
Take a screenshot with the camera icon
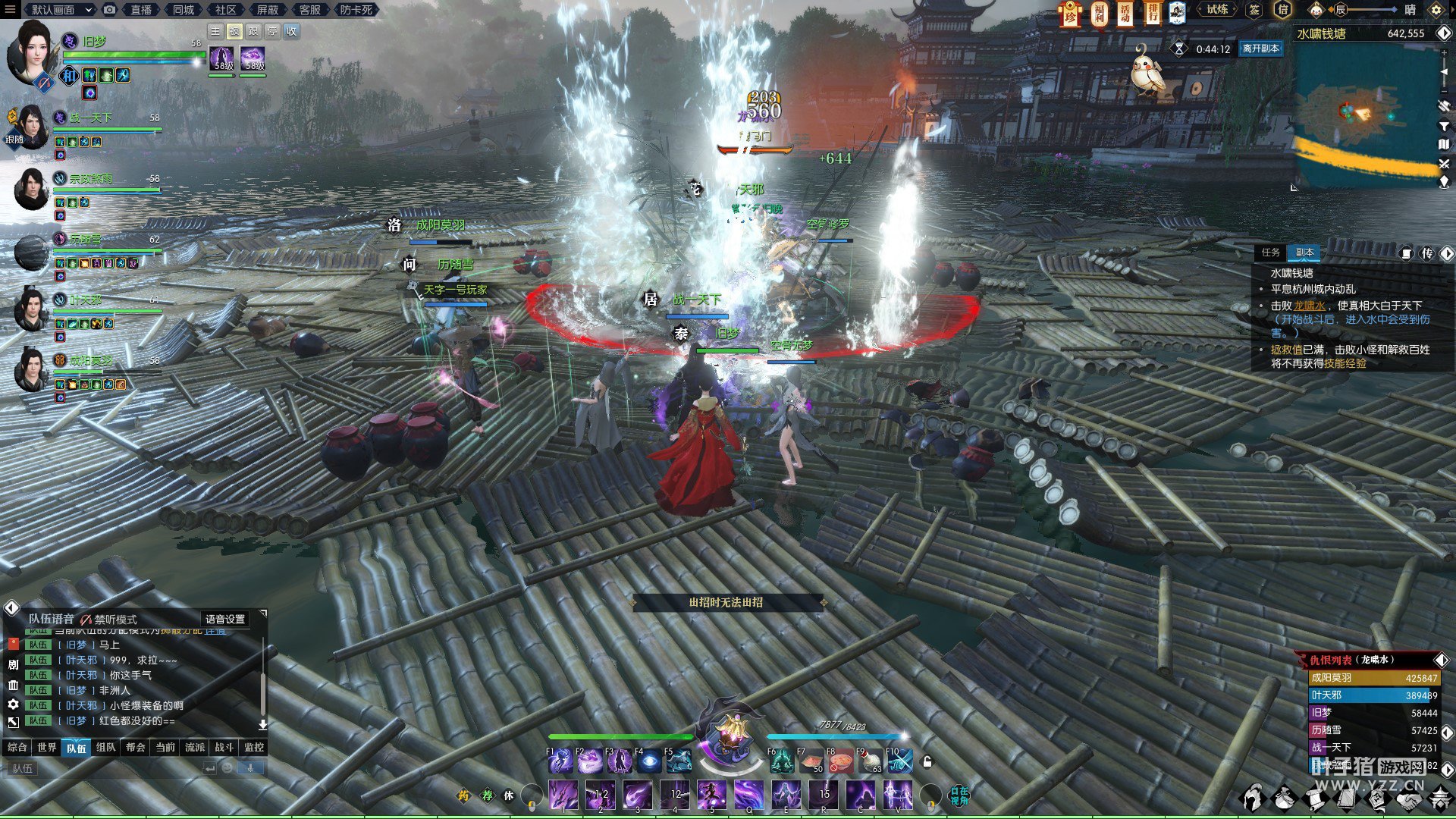110,10
